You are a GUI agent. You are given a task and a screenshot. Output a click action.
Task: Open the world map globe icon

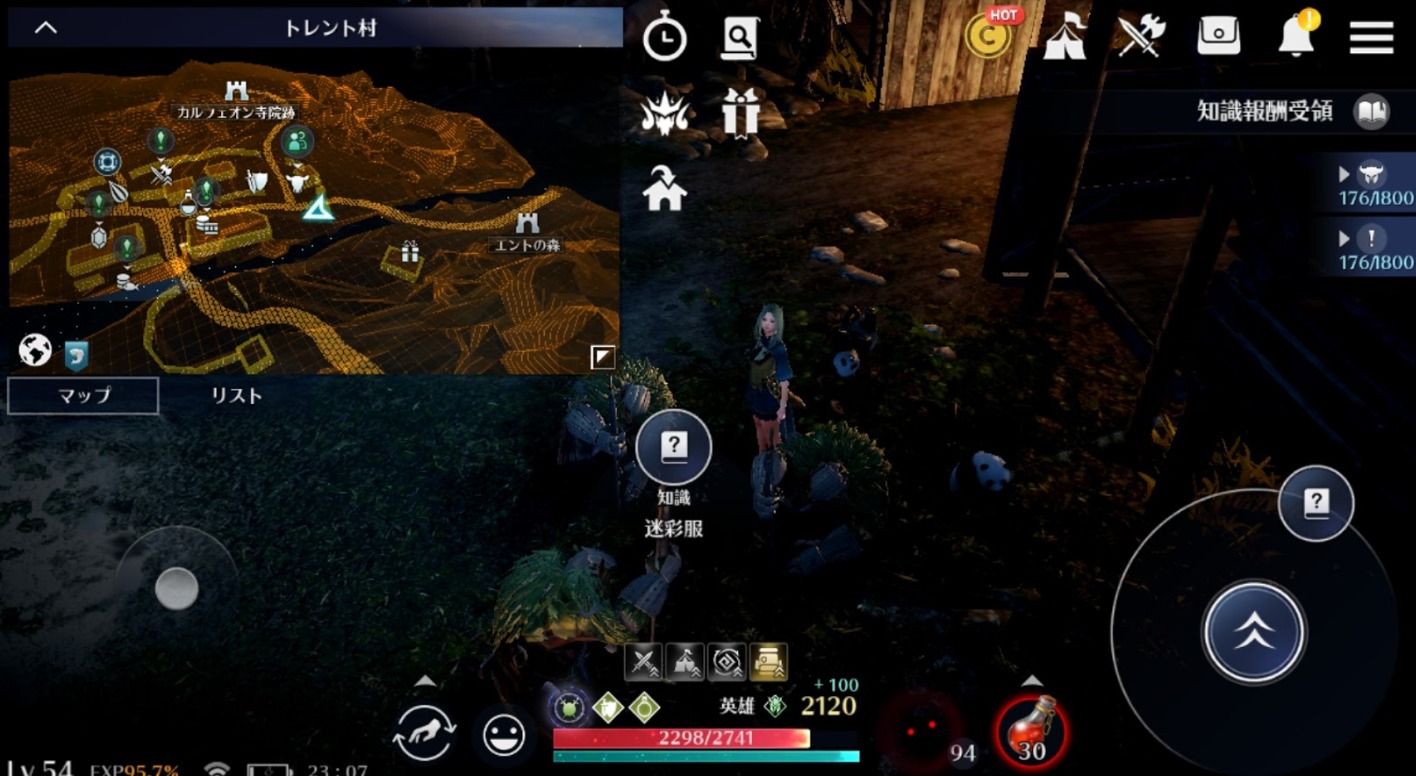click(35, 350)
